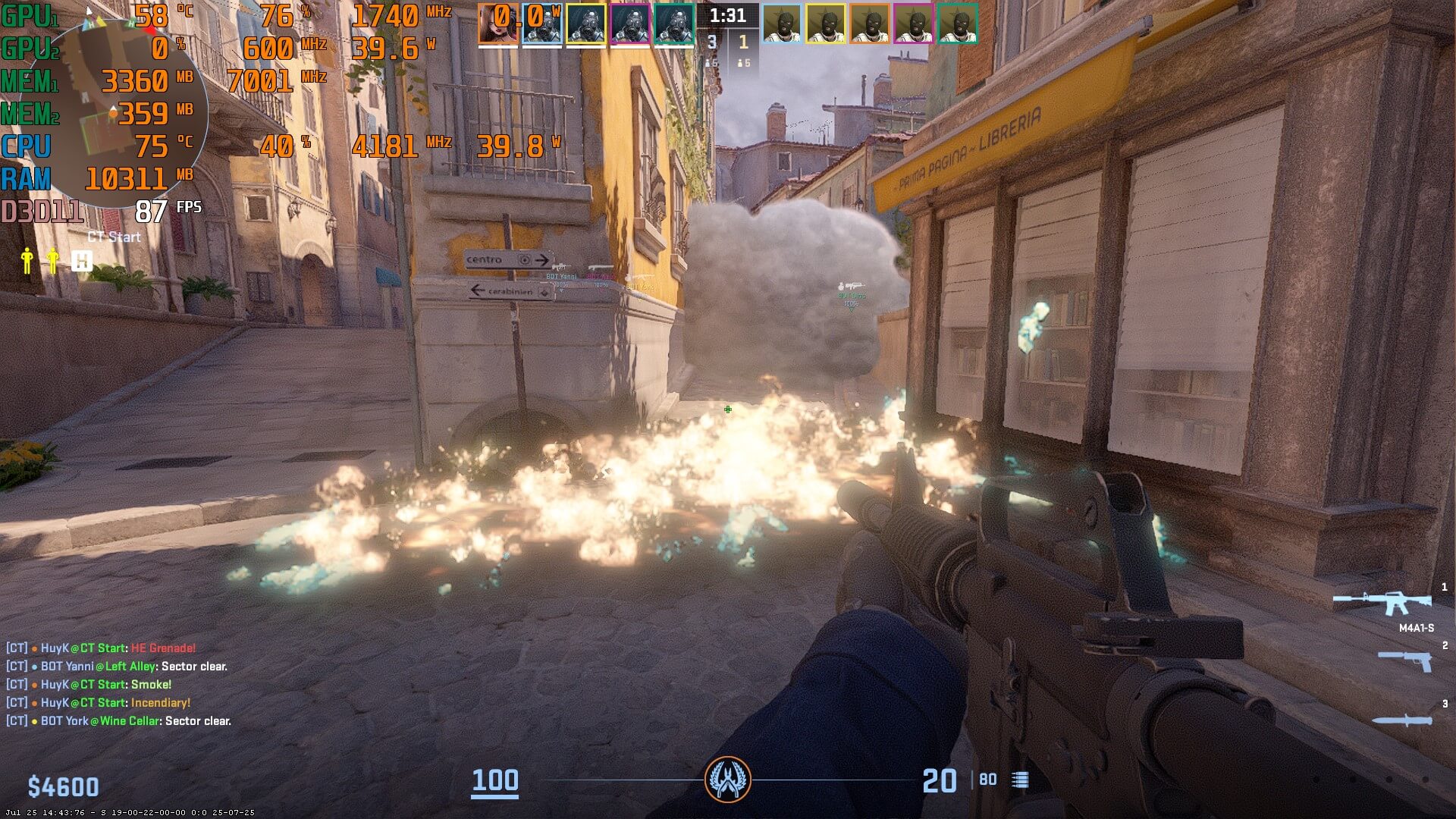Screen dimensions: 1456x819
Task: Switch to the silenced pistol slot
Action: tap(1405, 661)
